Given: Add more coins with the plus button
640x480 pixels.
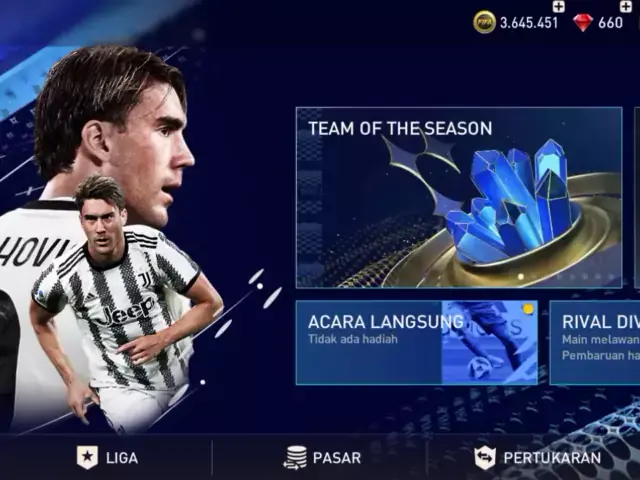Looking at the screenshot, I should 558,7.
